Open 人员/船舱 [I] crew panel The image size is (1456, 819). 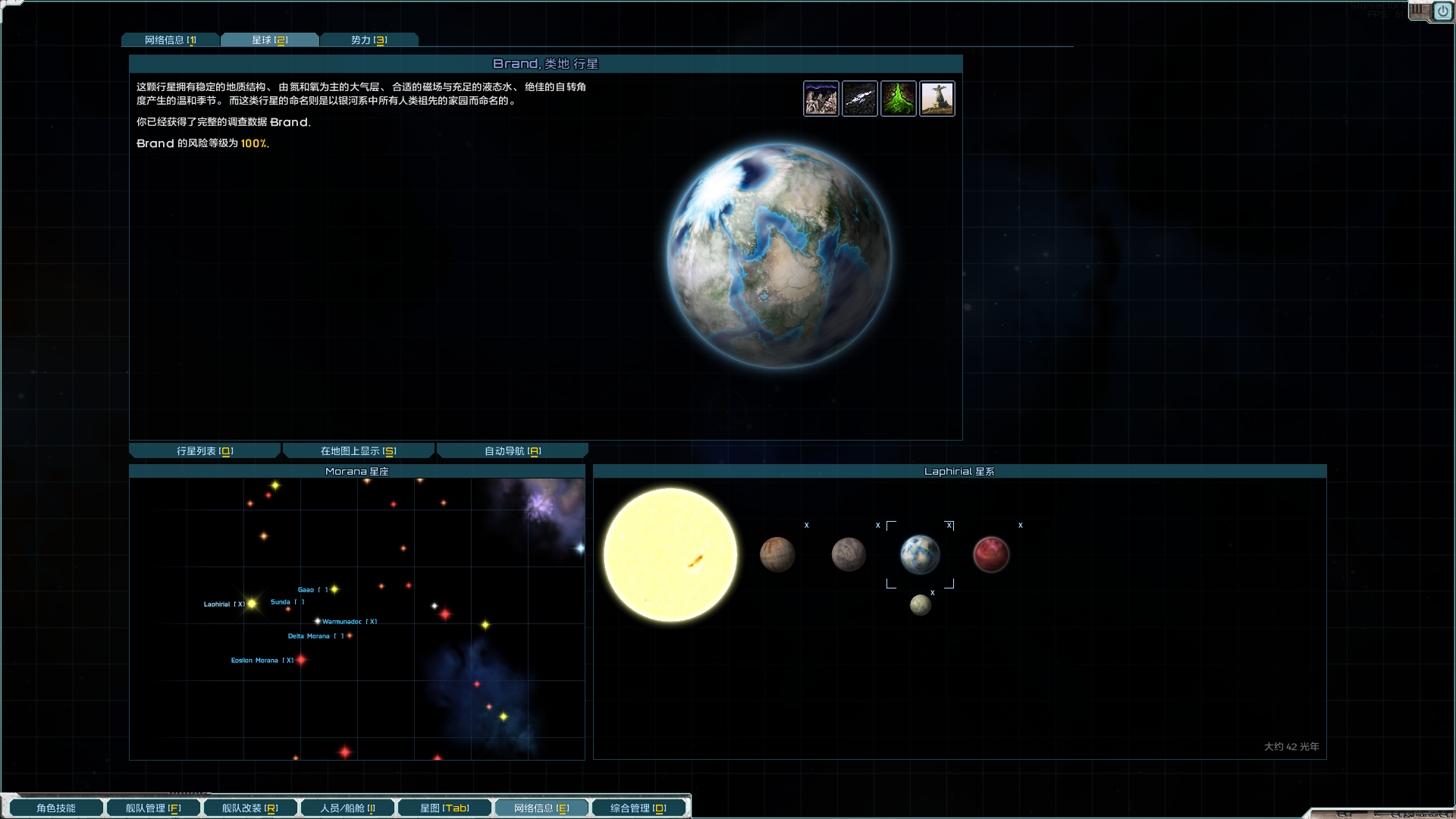(x=347, y=807)
